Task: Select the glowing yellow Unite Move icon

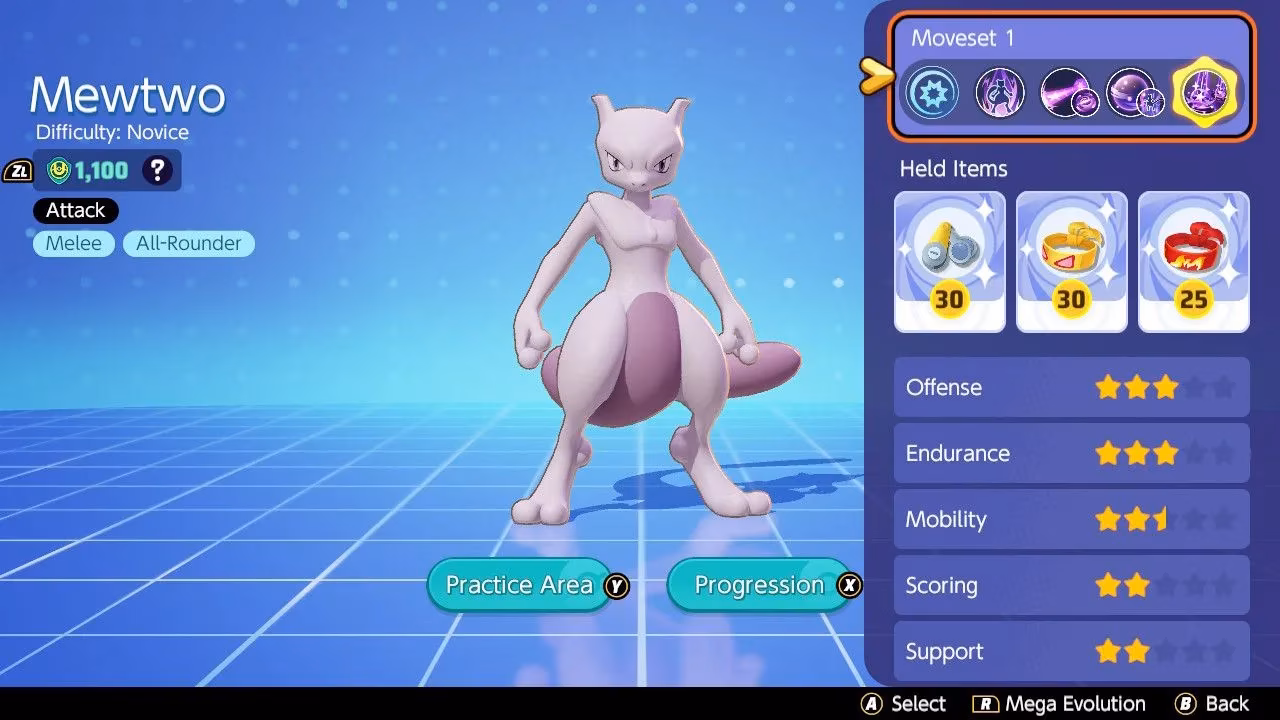Action: point(1204,92)
